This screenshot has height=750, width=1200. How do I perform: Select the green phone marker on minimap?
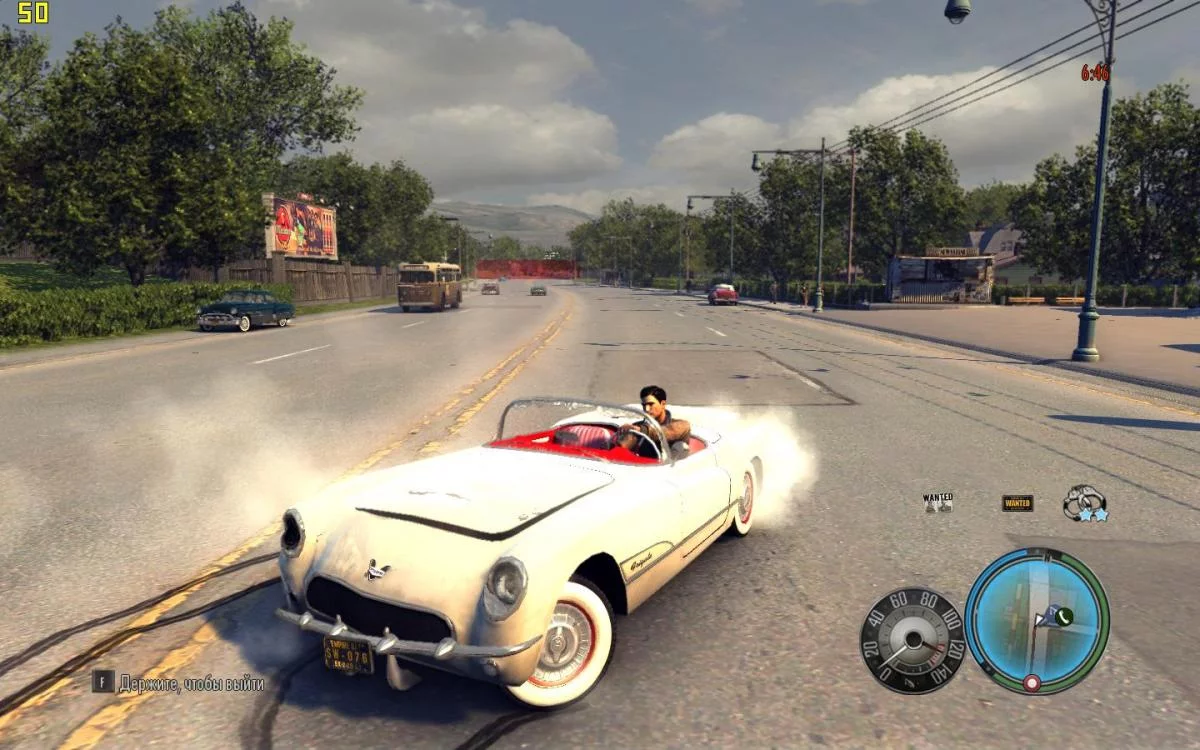click(x=1063, y=616)
